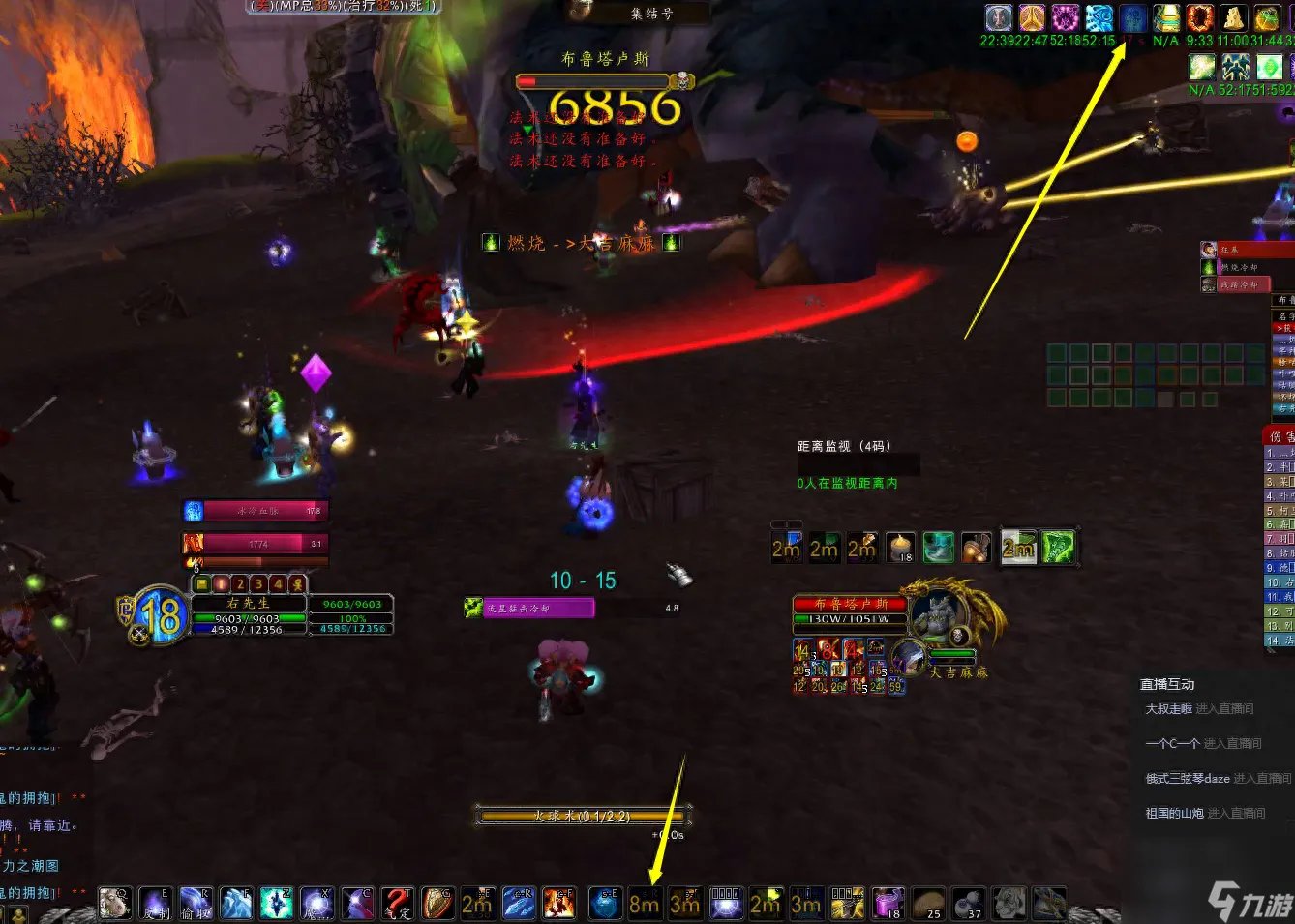Open the 距离监视 range monitor frame

[x=843, y=446]
